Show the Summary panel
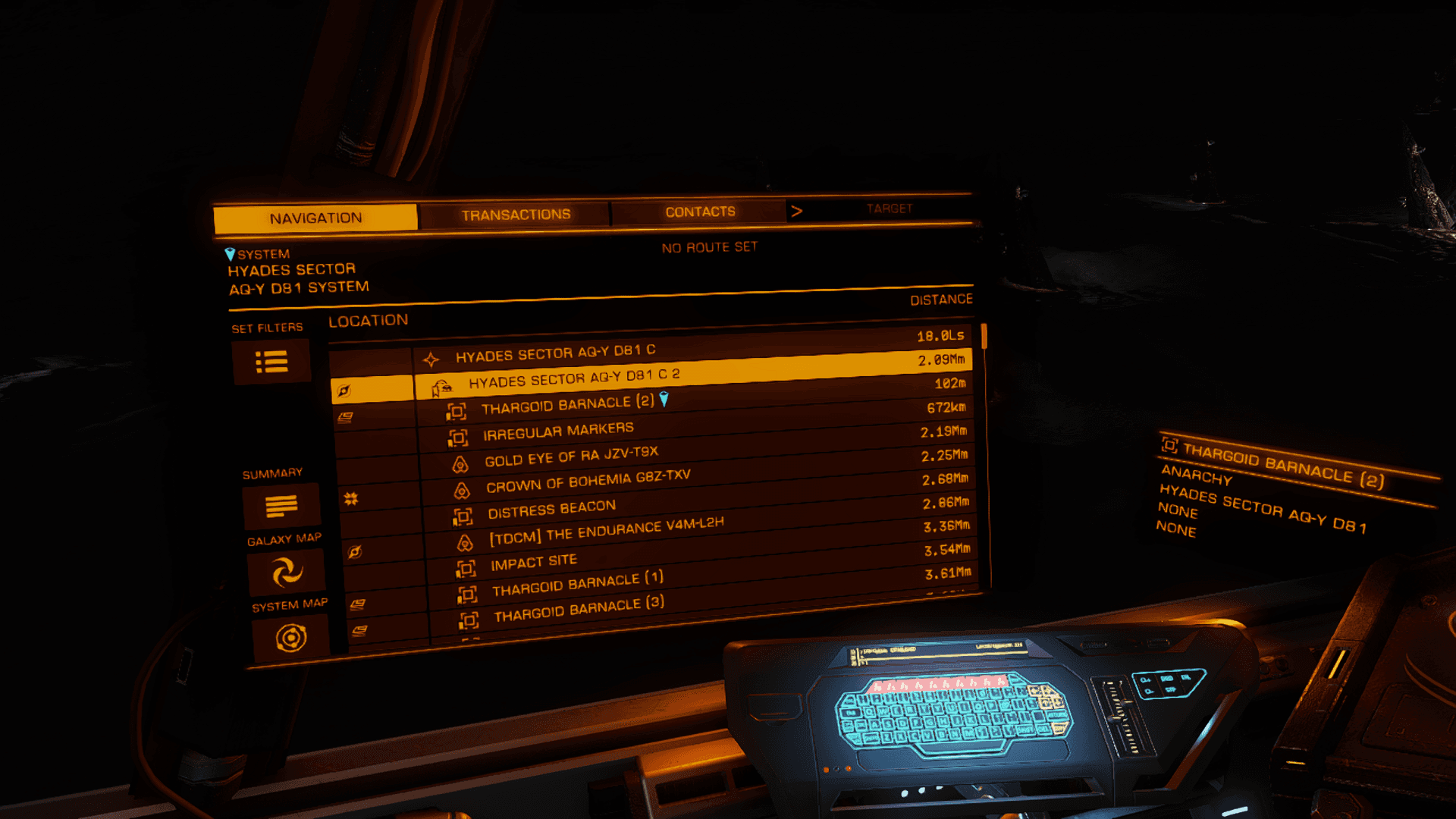Image resolution: width=1456 pixels, height=819 pixels. pyautogui.click(x=281, y=506)
